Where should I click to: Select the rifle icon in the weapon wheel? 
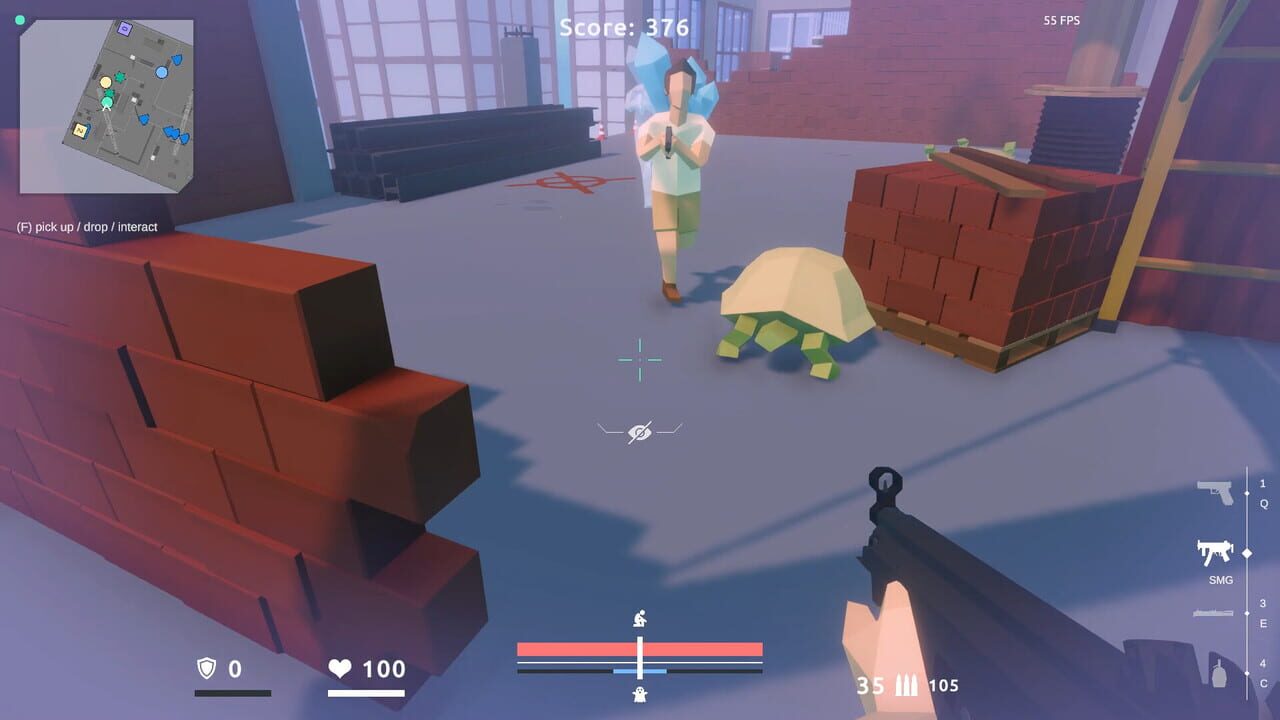(1214, 612)
